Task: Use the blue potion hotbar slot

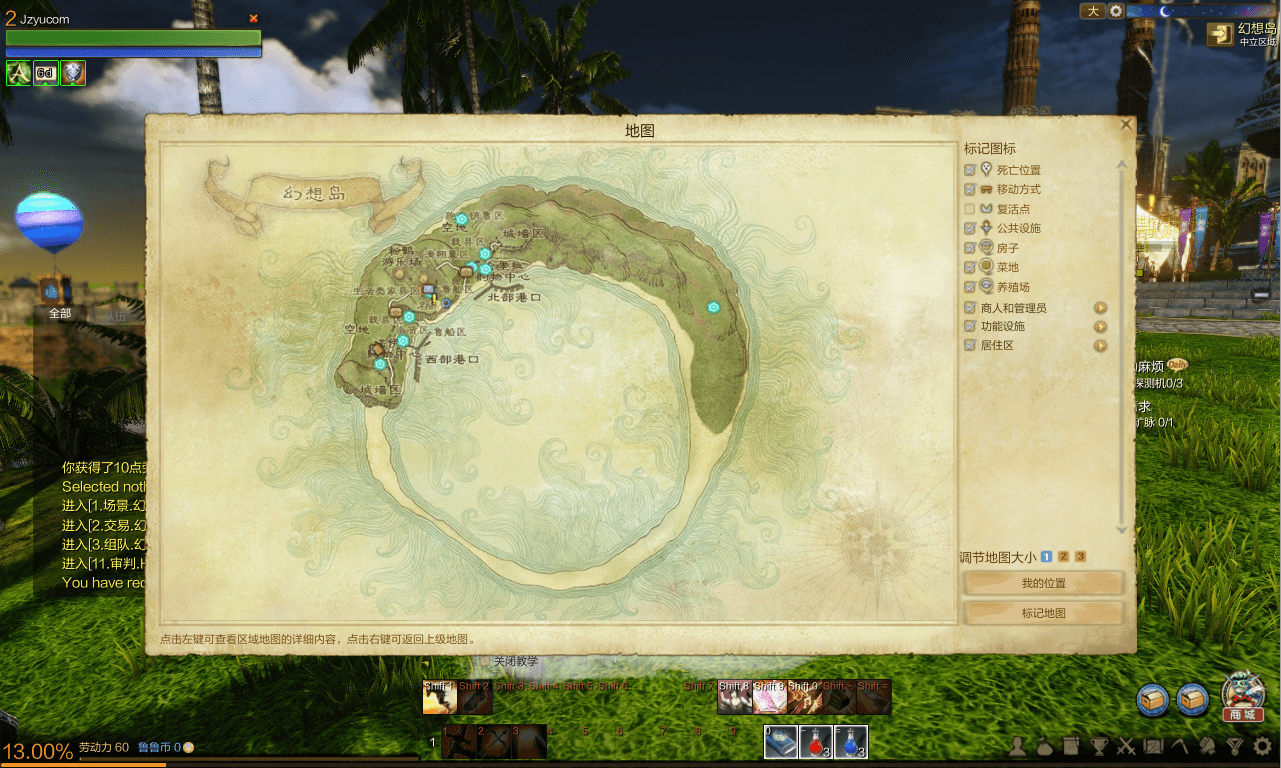Action: coord(851,742)
